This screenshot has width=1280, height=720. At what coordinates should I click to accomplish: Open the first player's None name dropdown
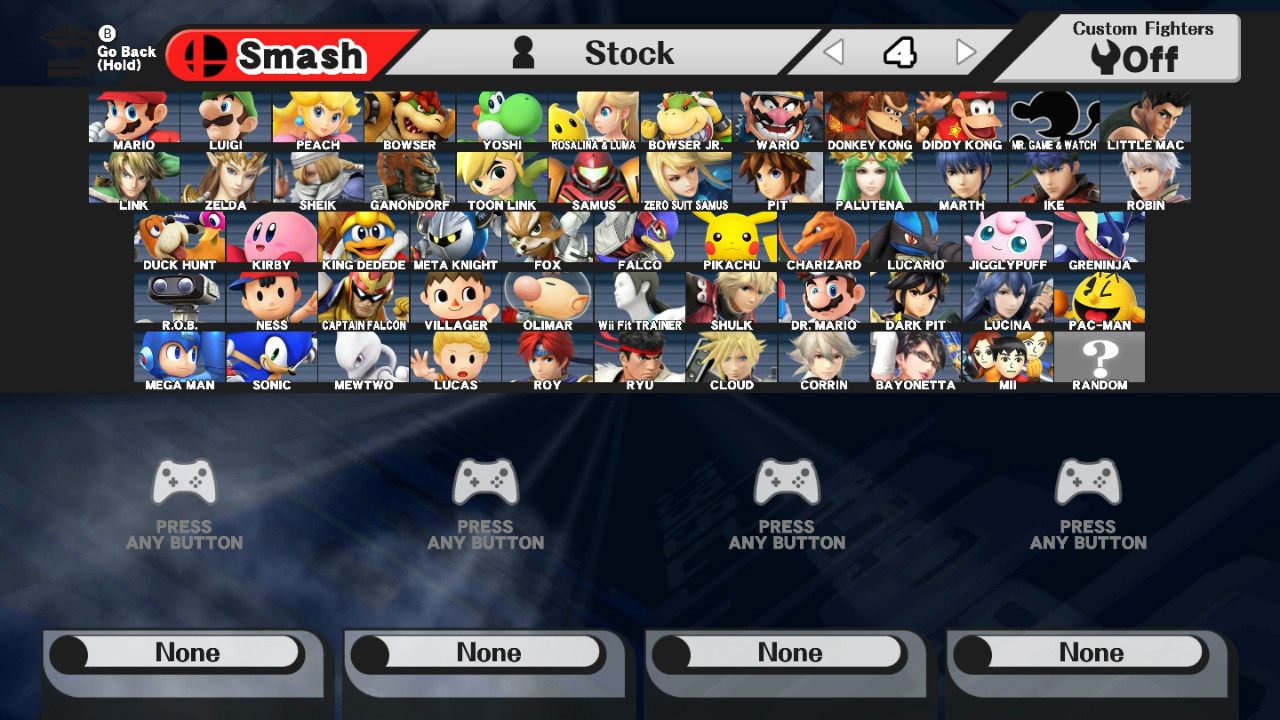183,652
